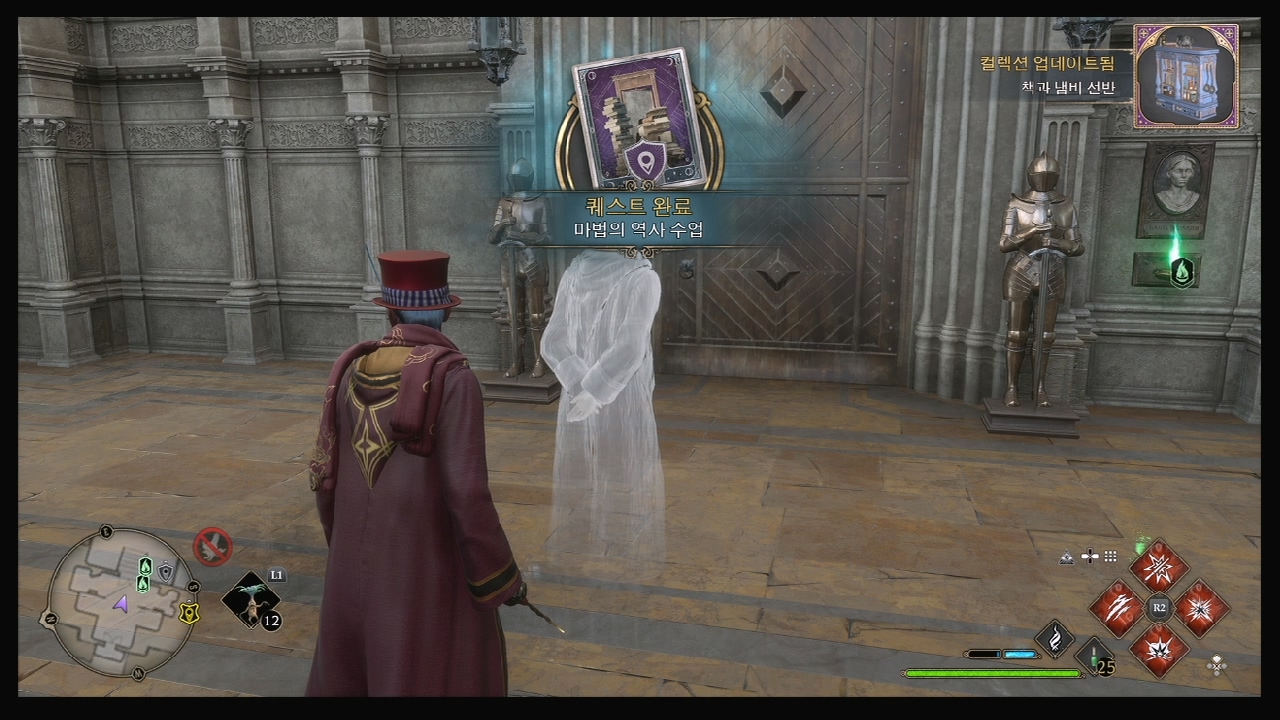Drink the green Wiggenweld potion
Image resolution: width=1280 pixels, height=720 pixels.
tap(1095, 657)
